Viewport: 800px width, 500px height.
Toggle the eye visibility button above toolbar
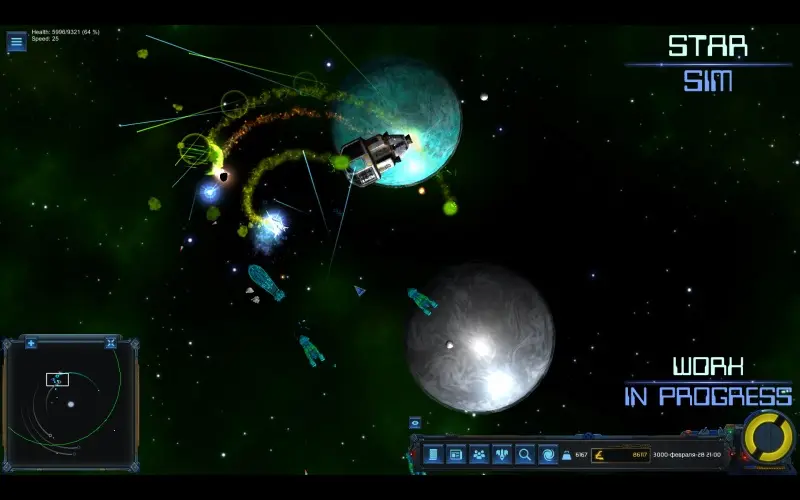(x=415, y=423)
